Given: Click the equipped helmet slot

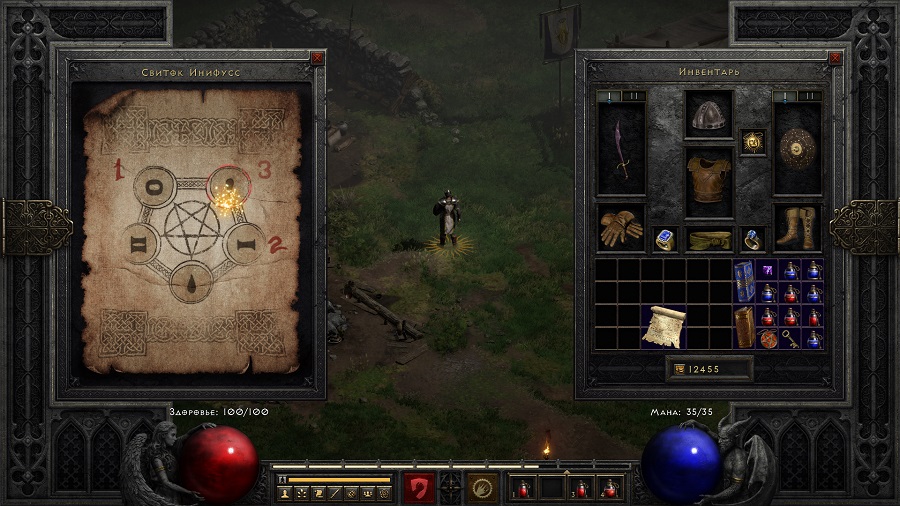Looking at the screenshot, I should coord(709,114).
